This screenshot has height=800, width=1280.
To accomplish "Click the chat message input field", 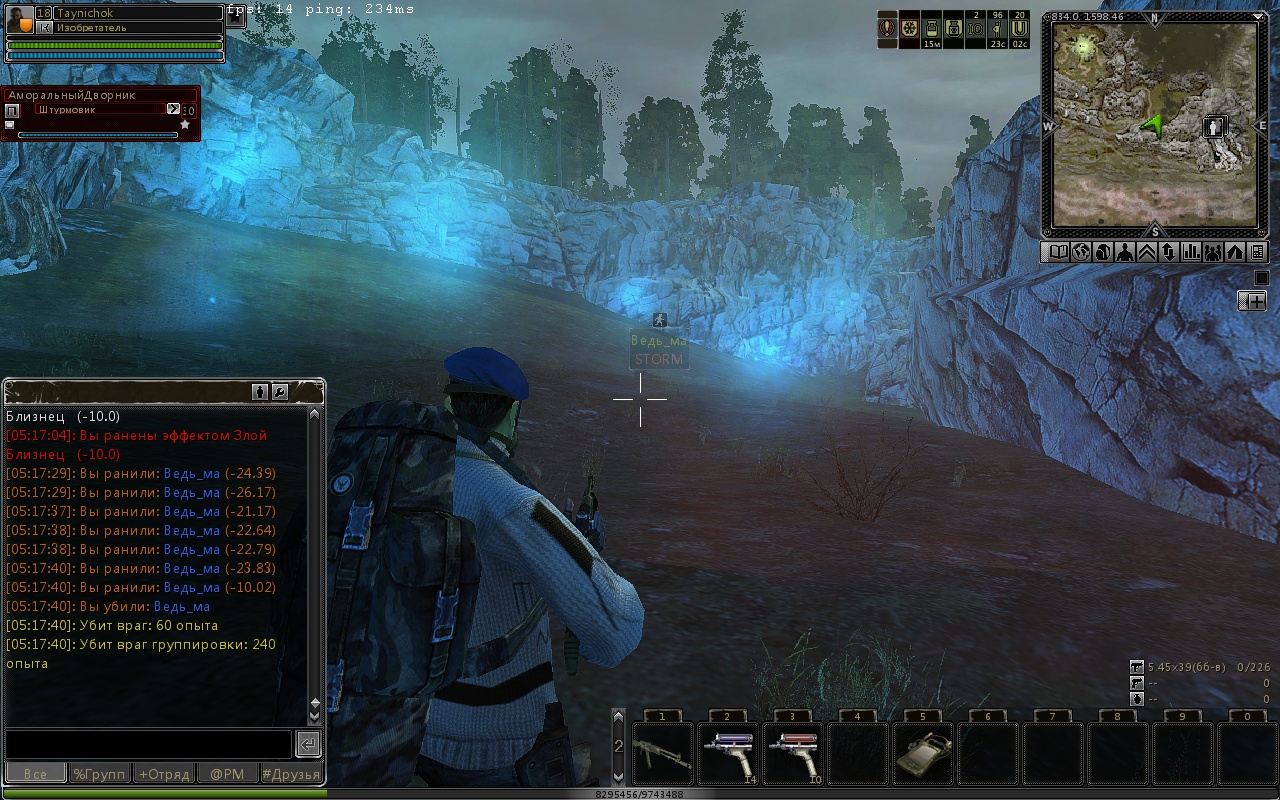I will tap(148, 744).
